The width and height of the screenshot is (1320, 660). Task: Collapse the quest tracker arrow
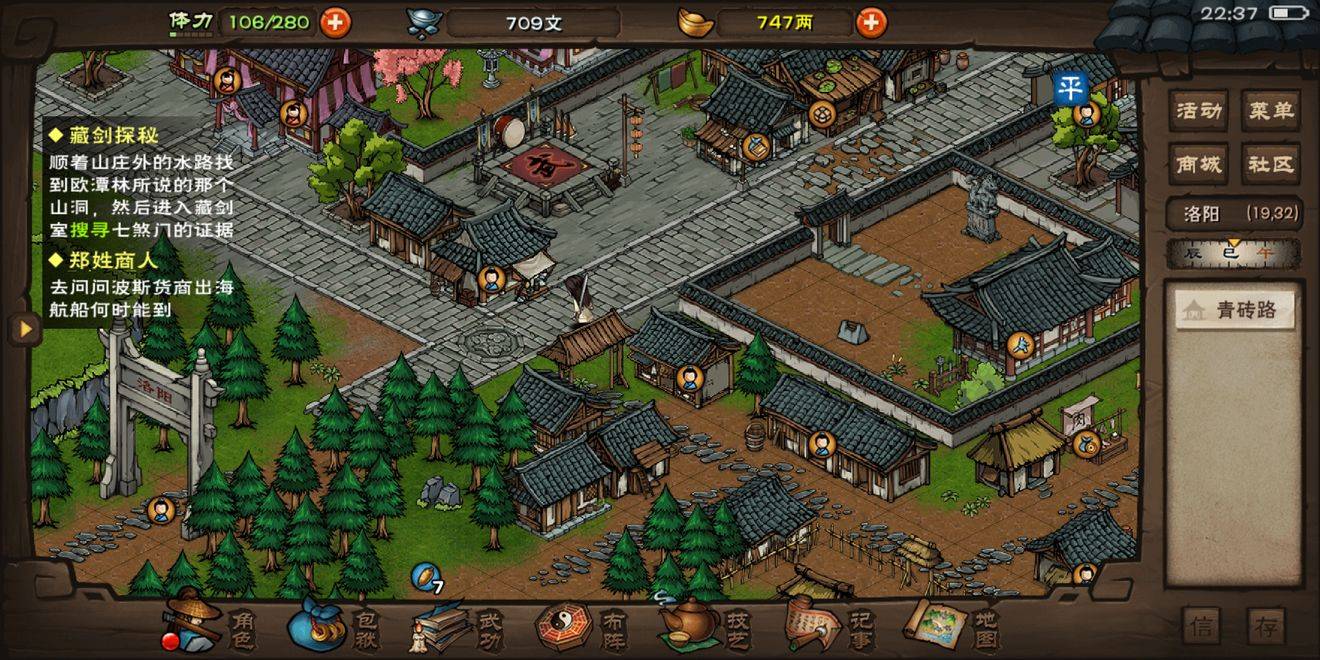tap(22, 328)
